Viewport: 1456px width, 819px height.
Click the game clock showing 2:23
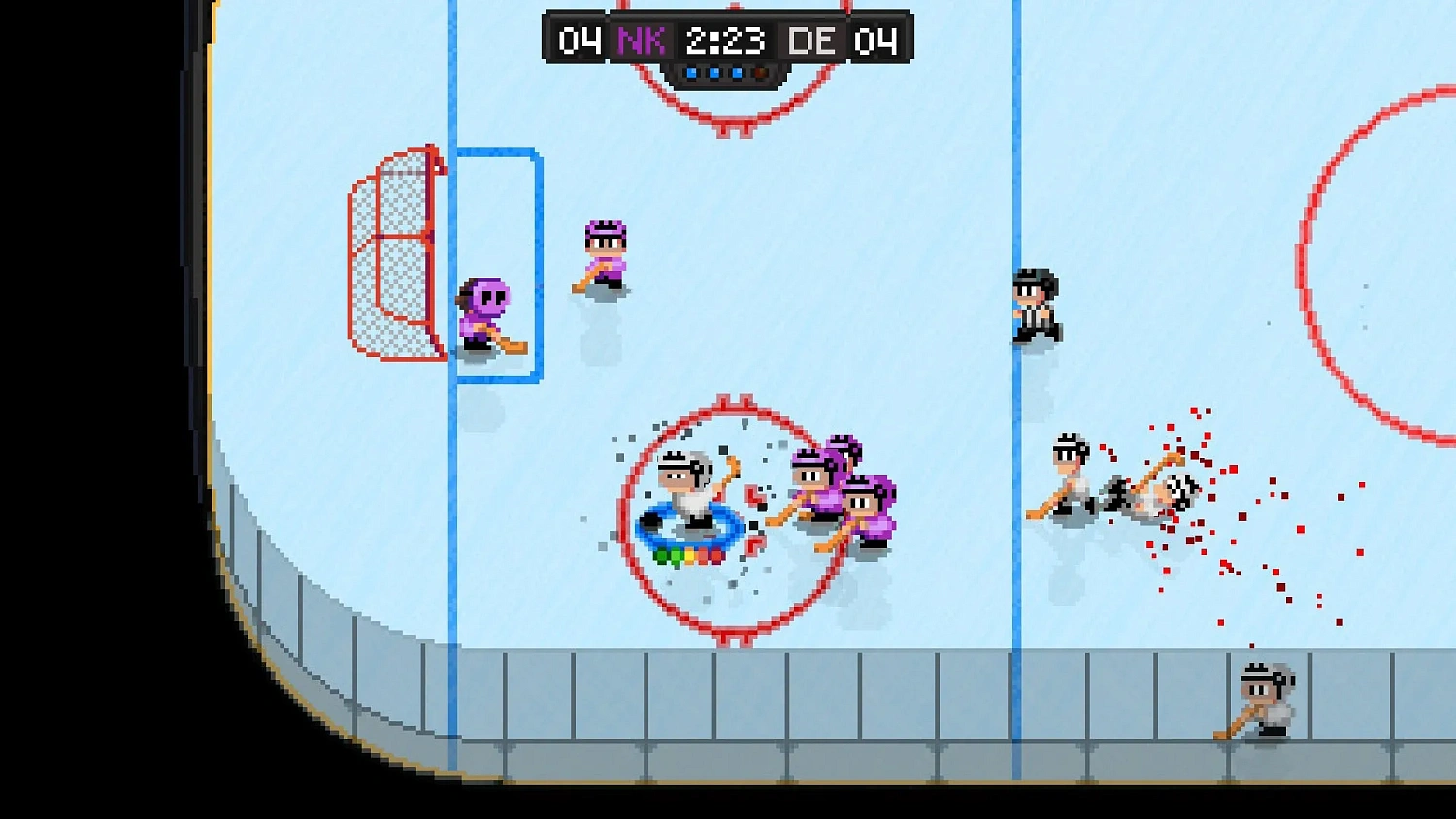[x=725, y=41]
